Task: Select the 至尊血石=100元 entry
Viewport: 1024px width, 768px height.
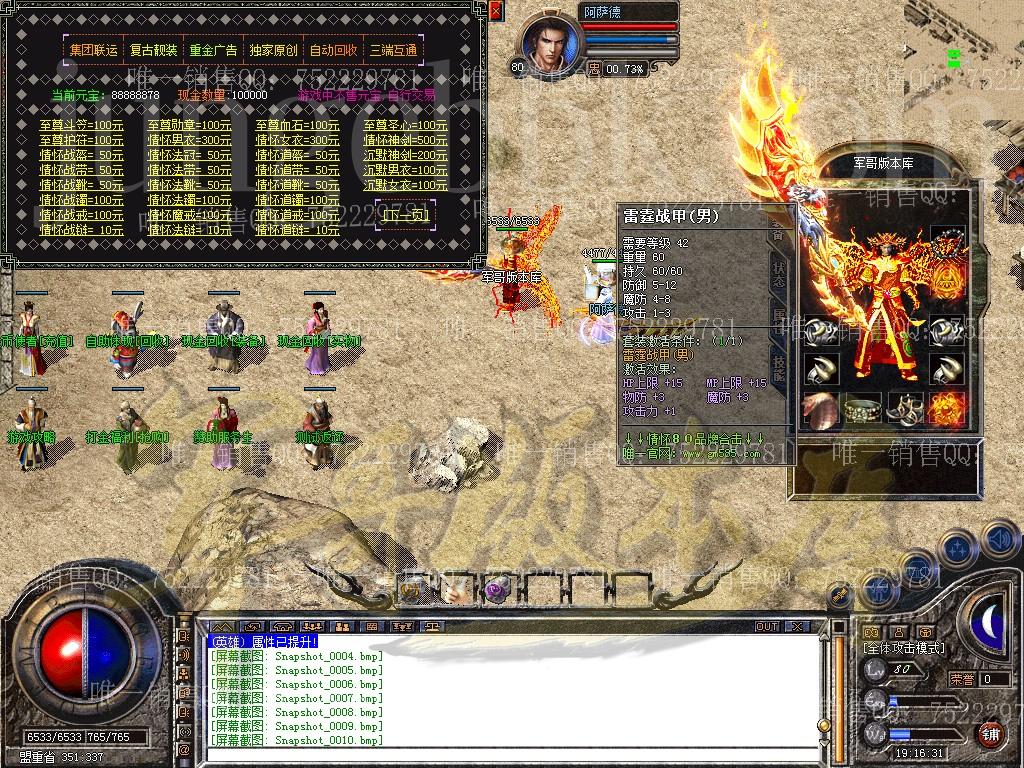Action: (x=297, y=126)
